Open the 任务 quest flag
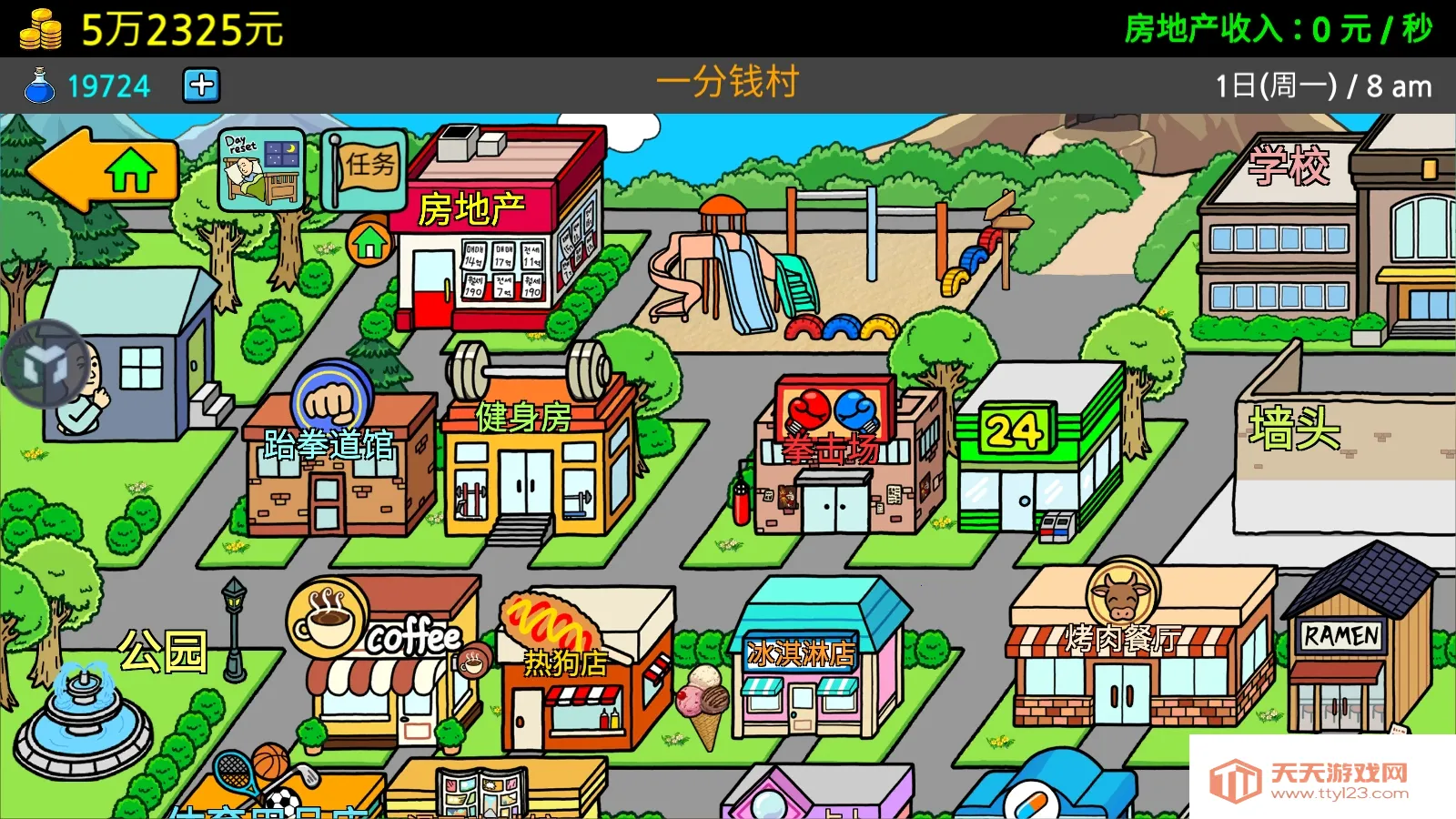This screenshot has width=1456, height=819. click(362, 169)
